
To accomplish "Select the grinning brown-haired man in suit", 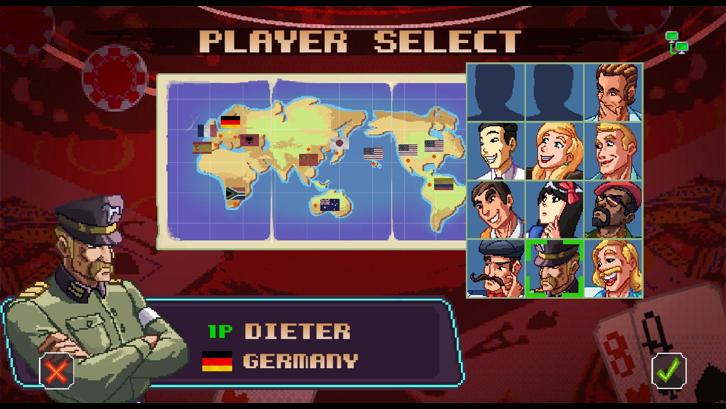I will point(497,209).
